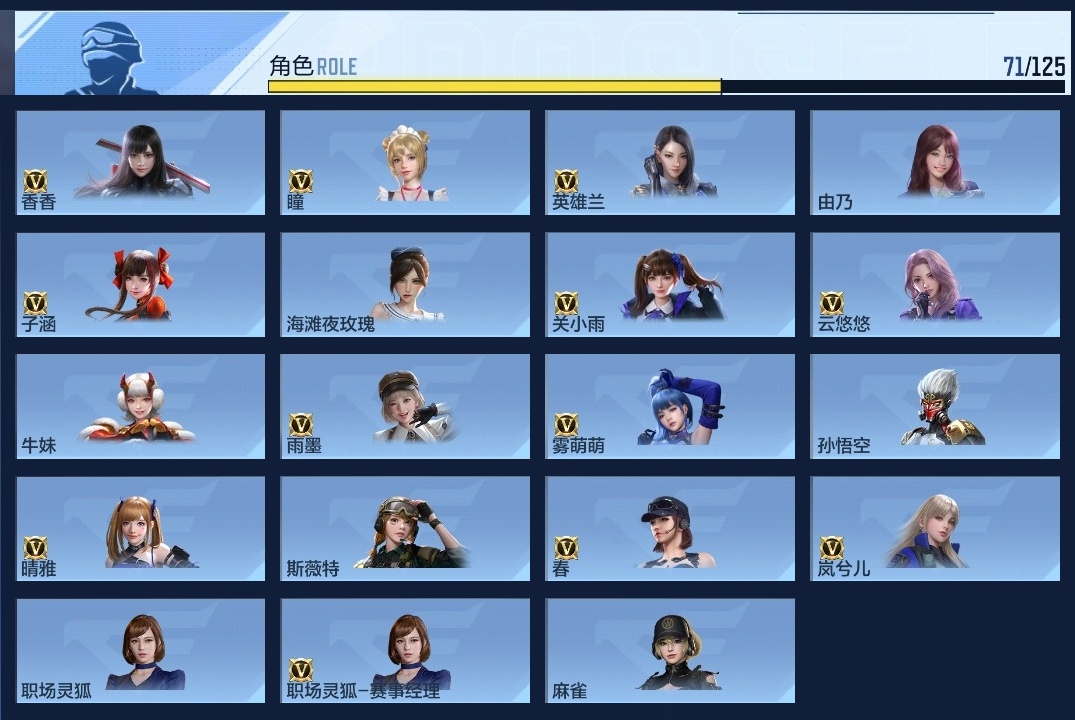
Task: Pick the 子涵 character card
Action: click(x=141, y=285)
